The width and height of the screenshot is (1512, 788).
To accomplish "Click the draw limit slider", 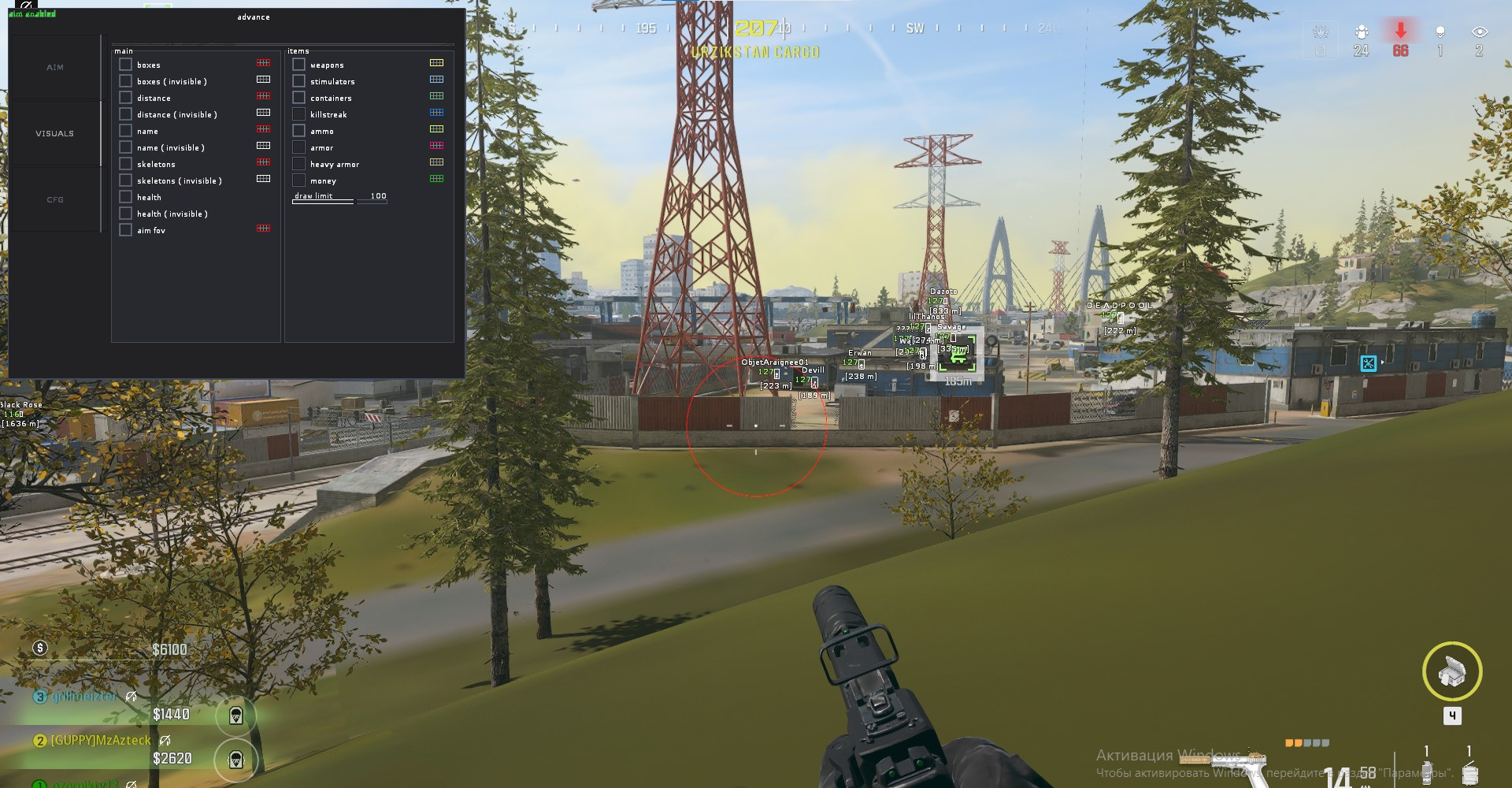I will (x=339, y=202).
